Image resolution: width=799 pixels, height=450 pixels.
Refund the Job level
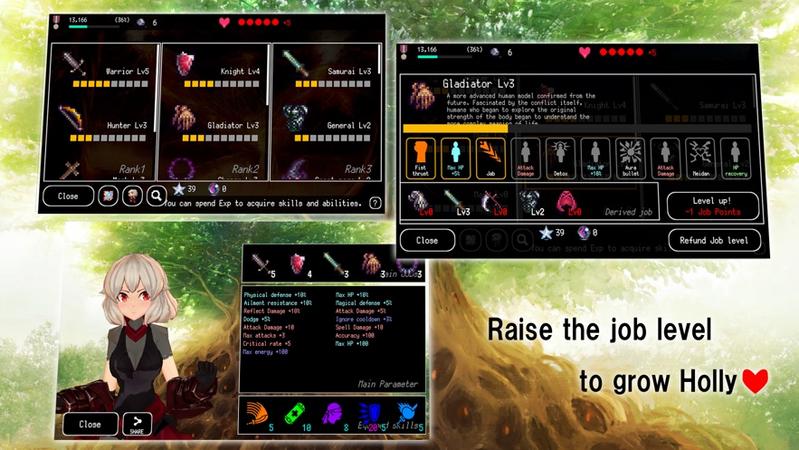coord(714,241)
